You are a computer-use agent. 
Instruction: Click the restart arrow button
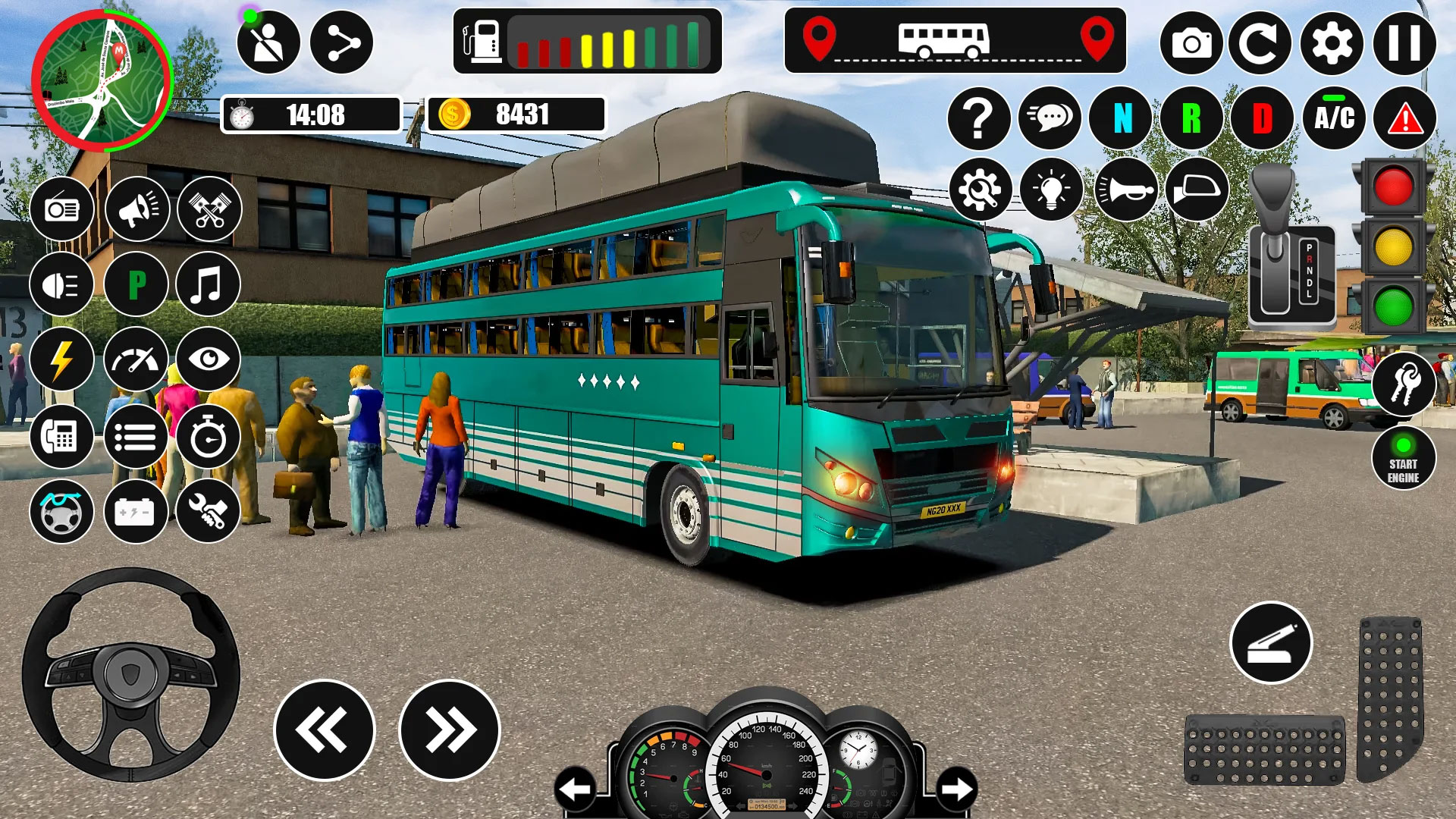(1260, 43)
